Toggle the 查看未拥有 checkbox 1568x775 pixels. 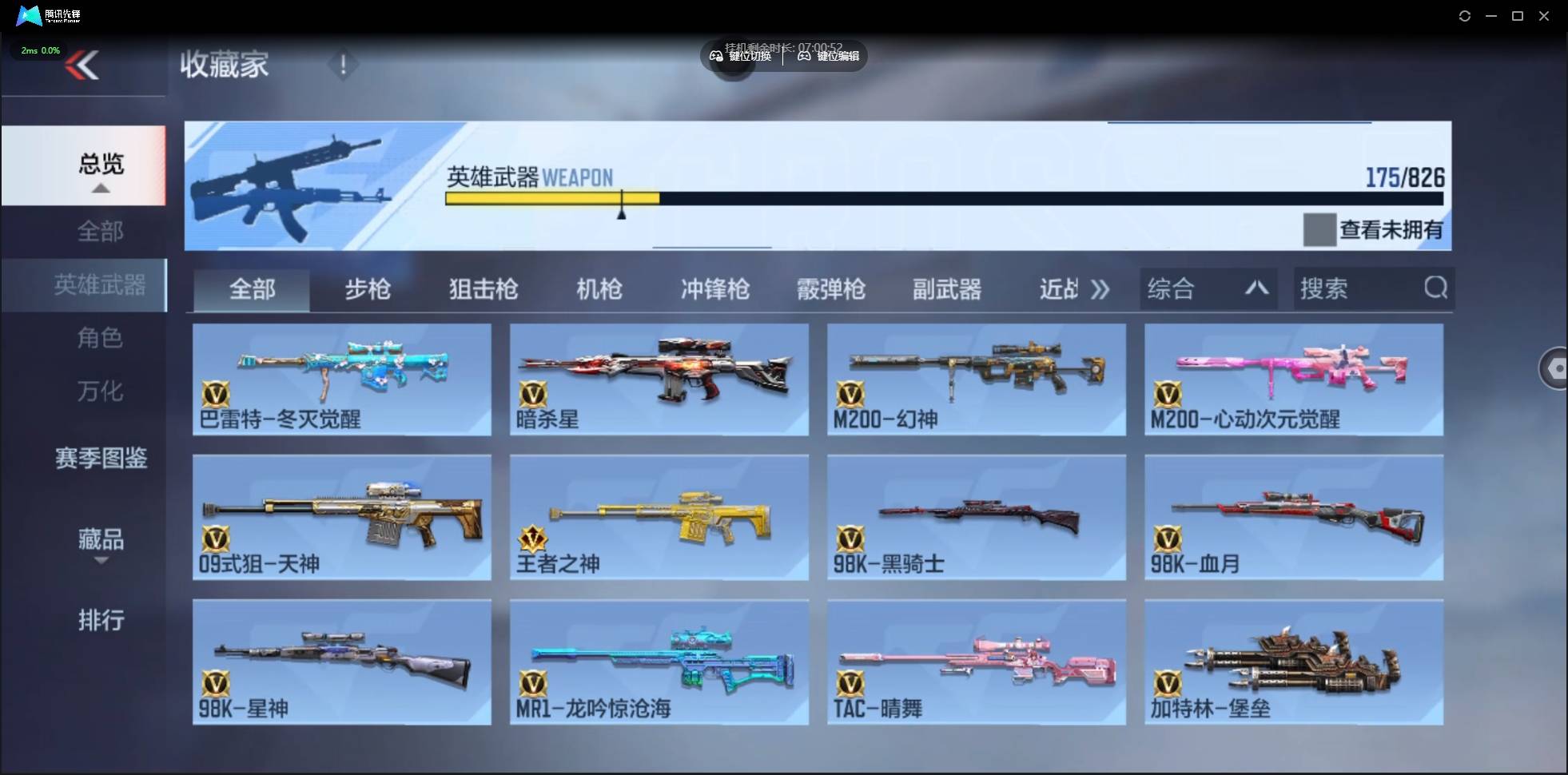pos(1319,230)
